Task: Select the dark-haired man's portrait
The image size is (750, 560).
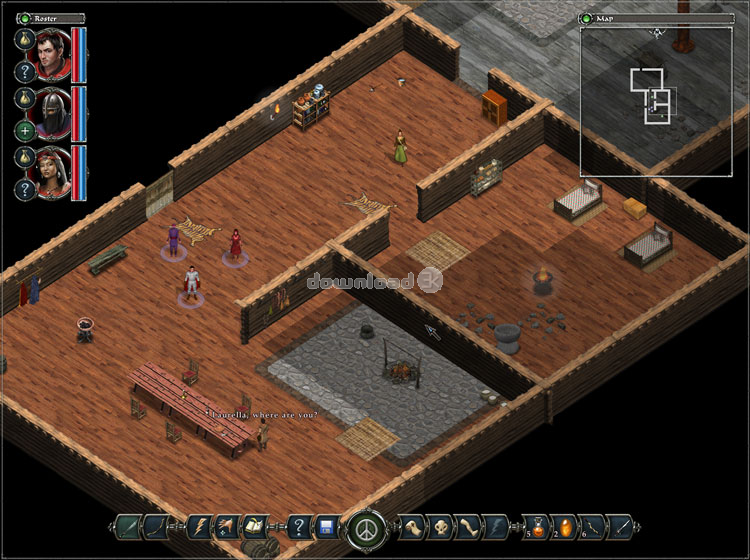Action: 50,55
